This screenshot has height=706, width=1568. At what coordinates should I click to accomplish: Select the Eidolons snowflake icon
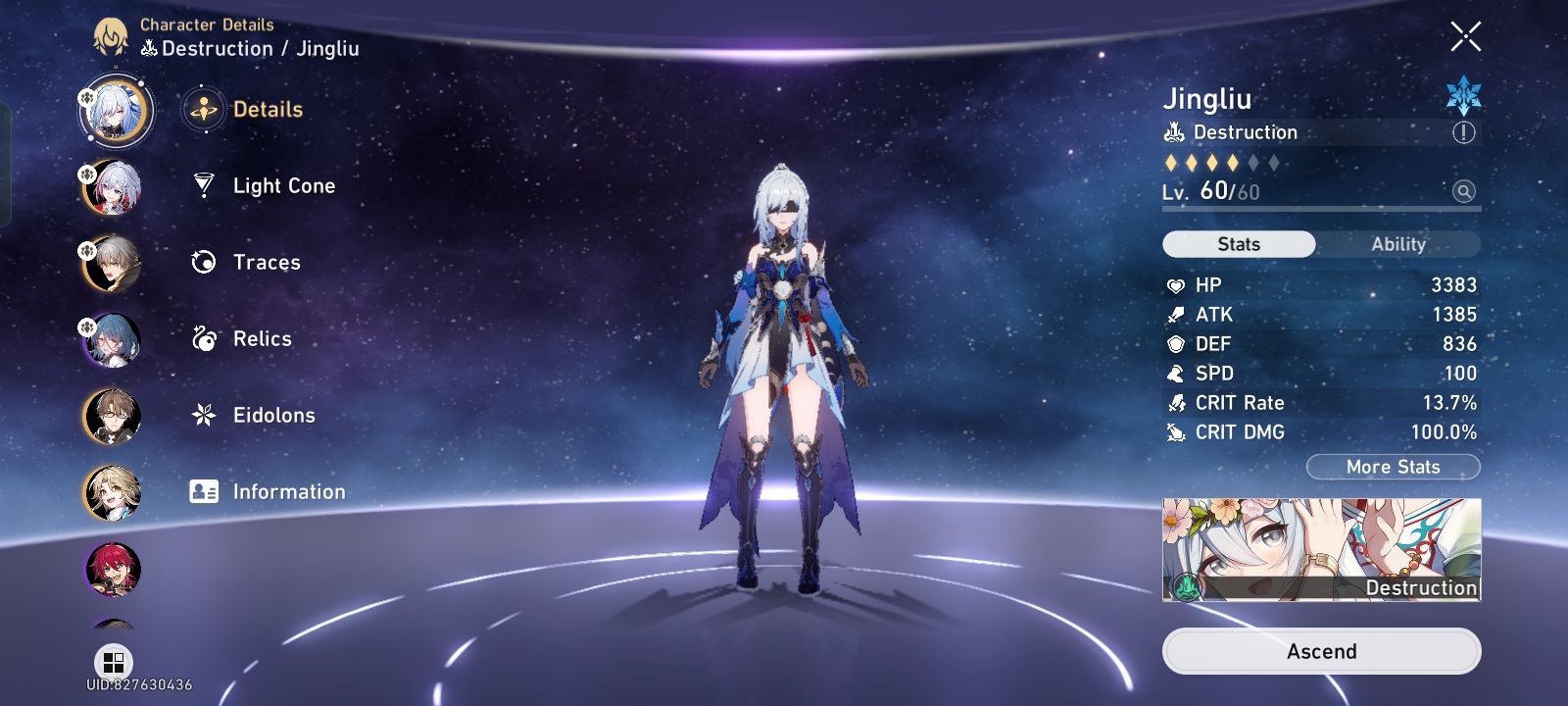pyautogui.click(x=203, y=415)
